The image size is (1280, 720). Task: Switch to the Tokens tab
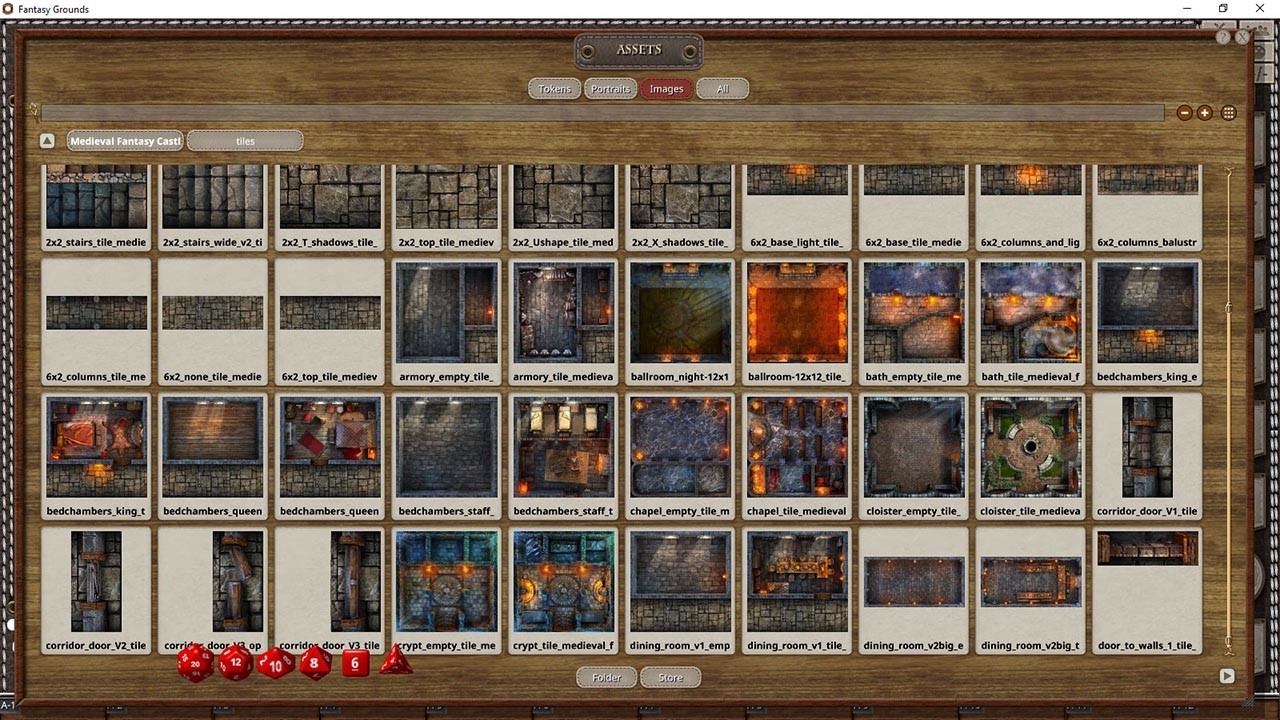(x=554, y=88)
